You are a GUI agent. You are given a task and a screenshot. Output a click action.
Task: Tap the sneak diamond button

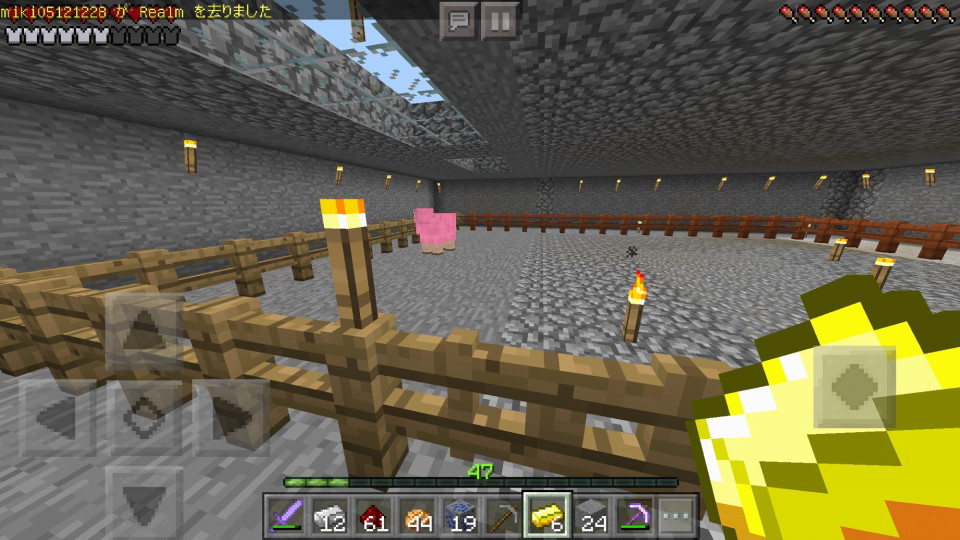click(144, 418)
